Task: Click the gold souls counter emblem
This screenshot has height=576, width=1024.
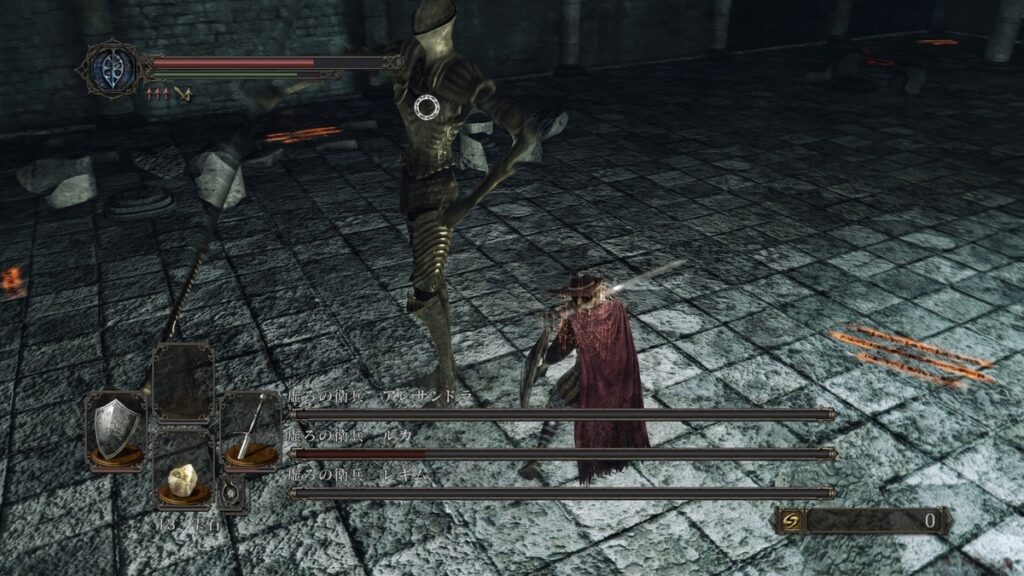Action: coord(791,520)
